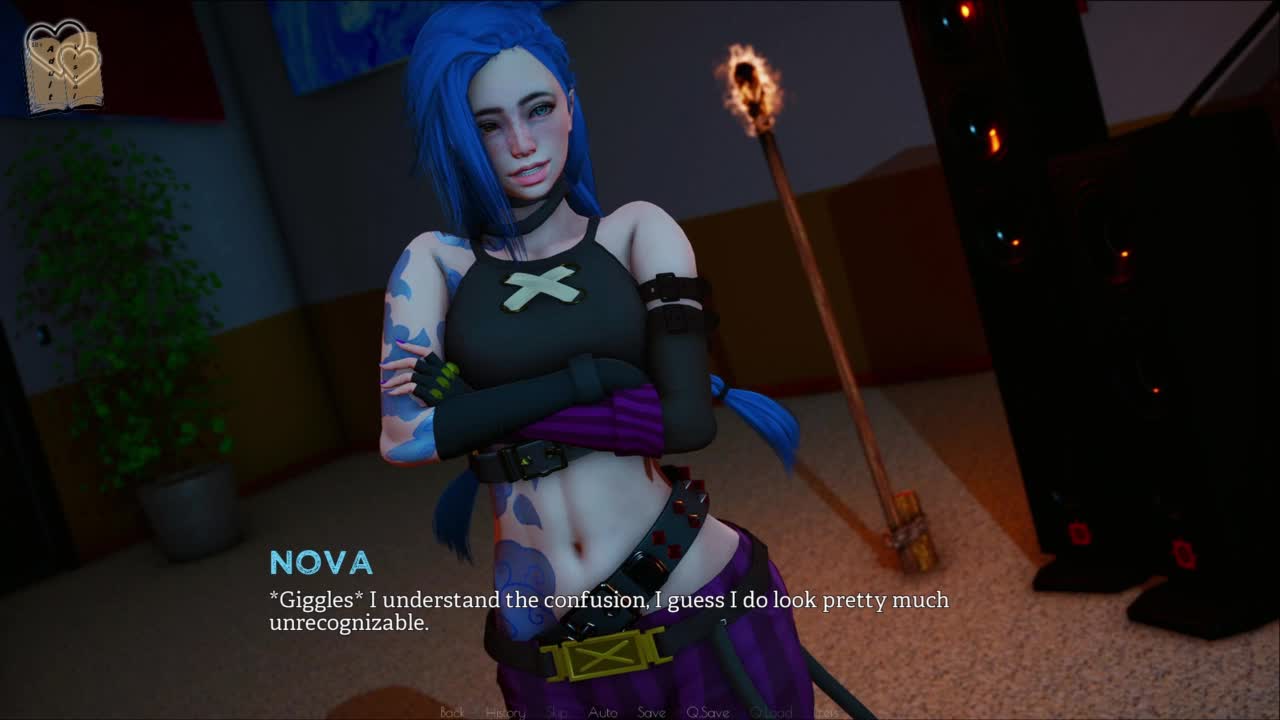
Task: Toggle Auto dialogue advance
Action: point(602,712)
